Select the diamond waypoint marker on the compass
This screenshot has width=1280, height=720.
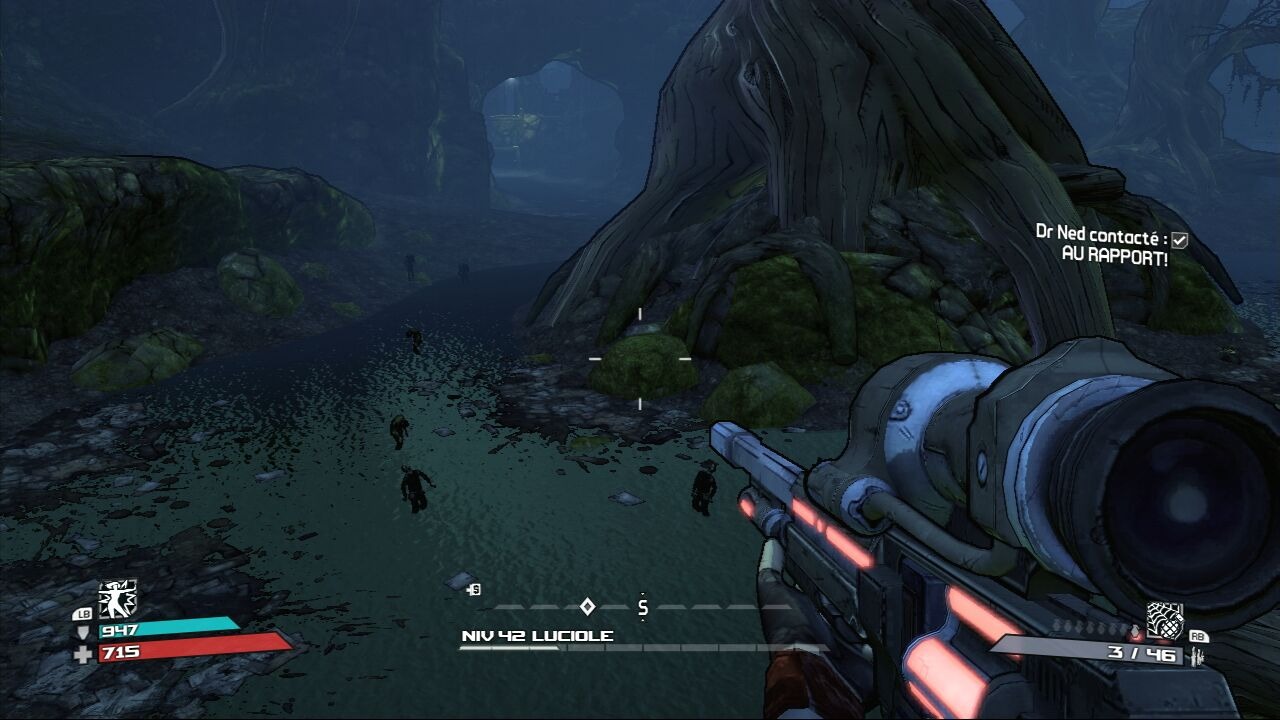[588, 606]
